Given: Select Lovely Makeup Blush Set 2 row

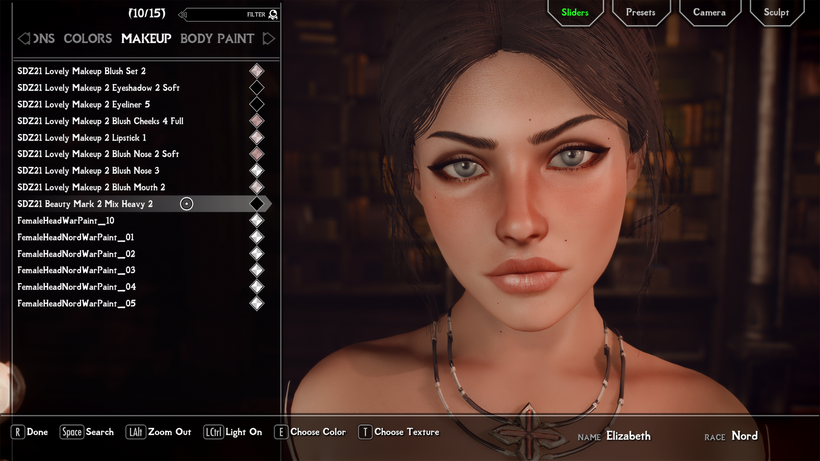Looking at the screenshot, I should (x=82, y=71).
